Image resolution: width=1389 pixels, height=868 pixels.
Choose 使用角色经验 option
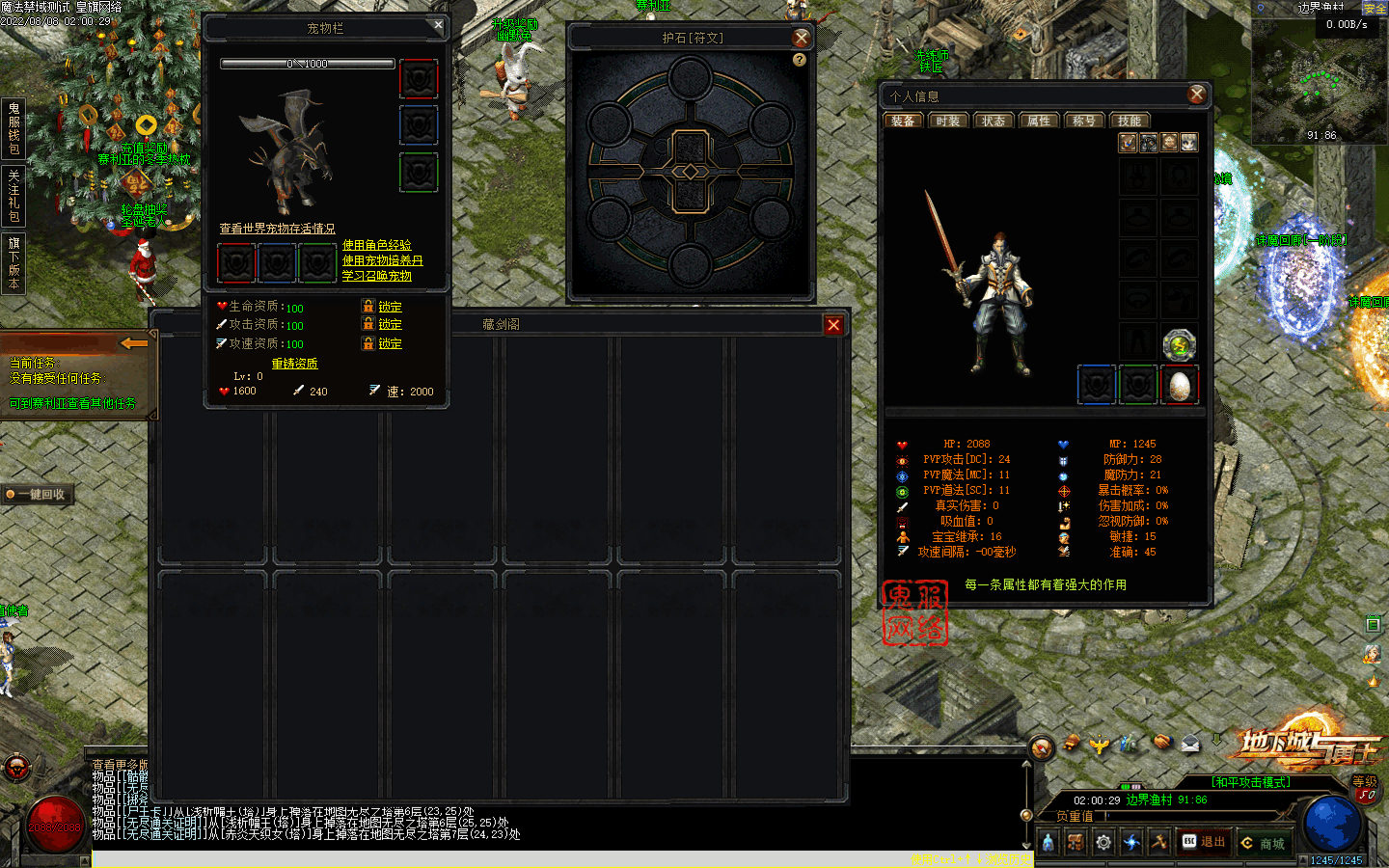tap(376, 245)
